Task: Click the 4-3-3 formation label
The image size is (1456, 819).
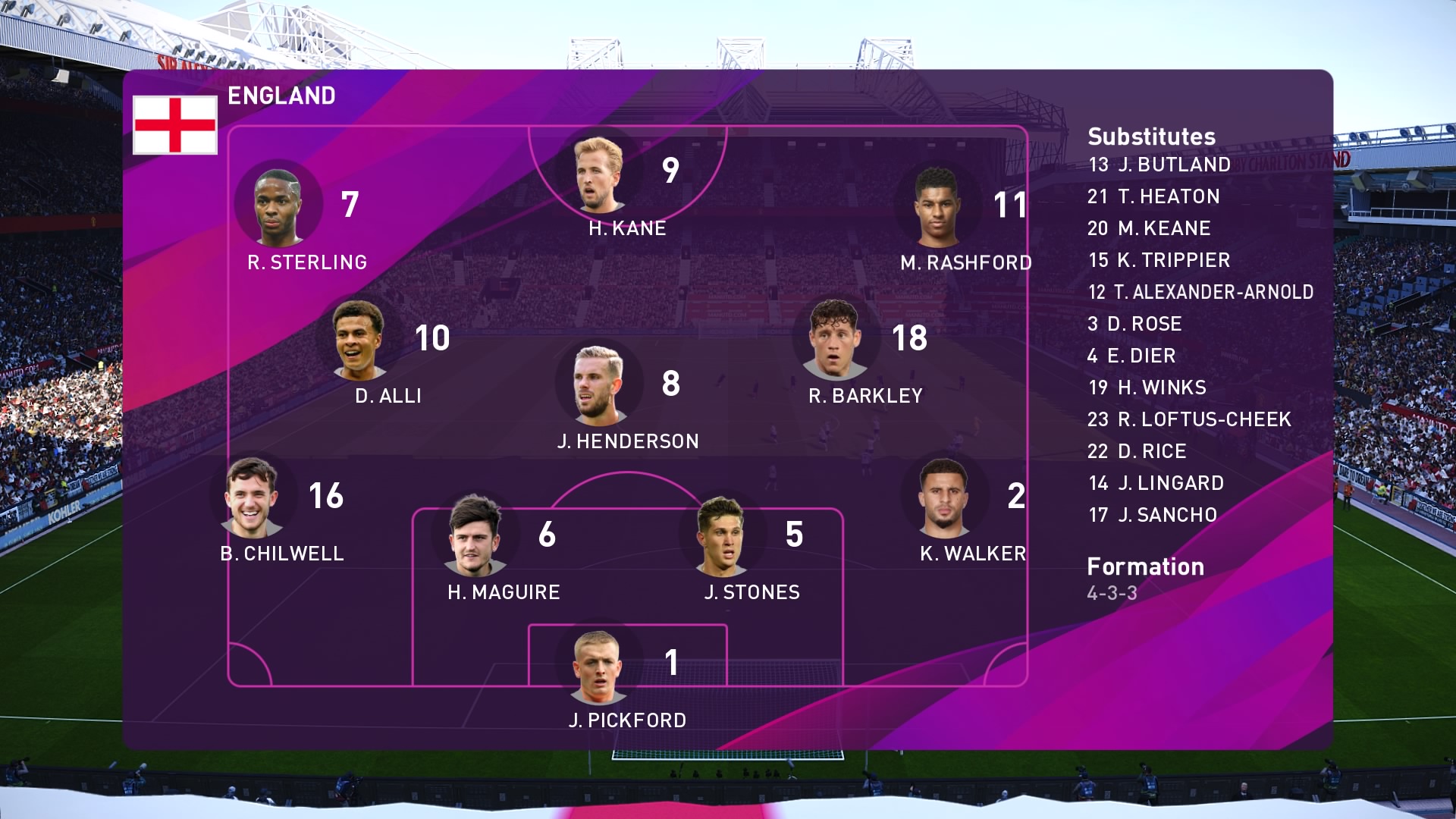Action: pyautogui.click(x=1112, y=593)
